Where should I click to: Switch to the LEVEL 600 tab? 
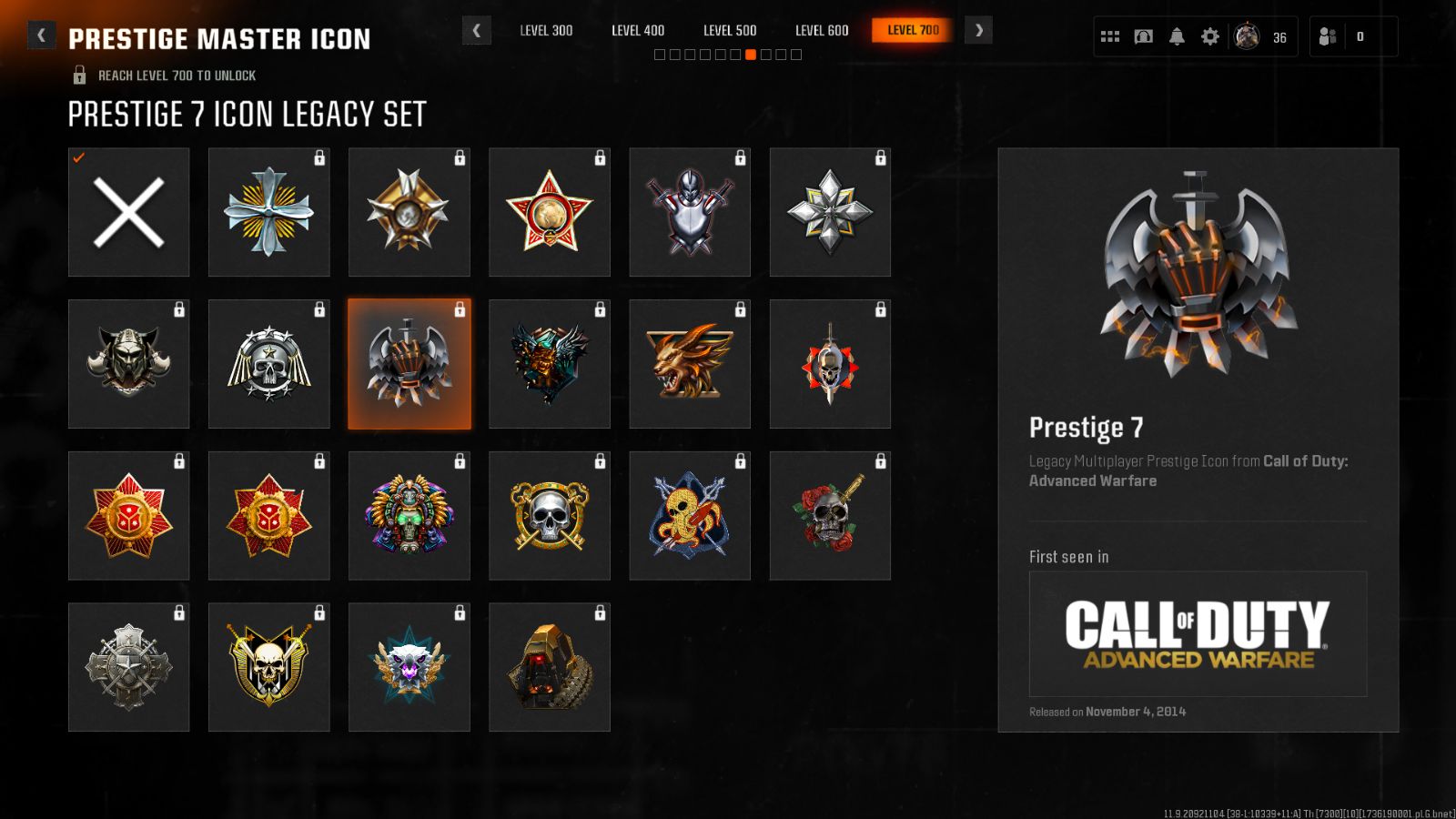[x=821, y=30]
